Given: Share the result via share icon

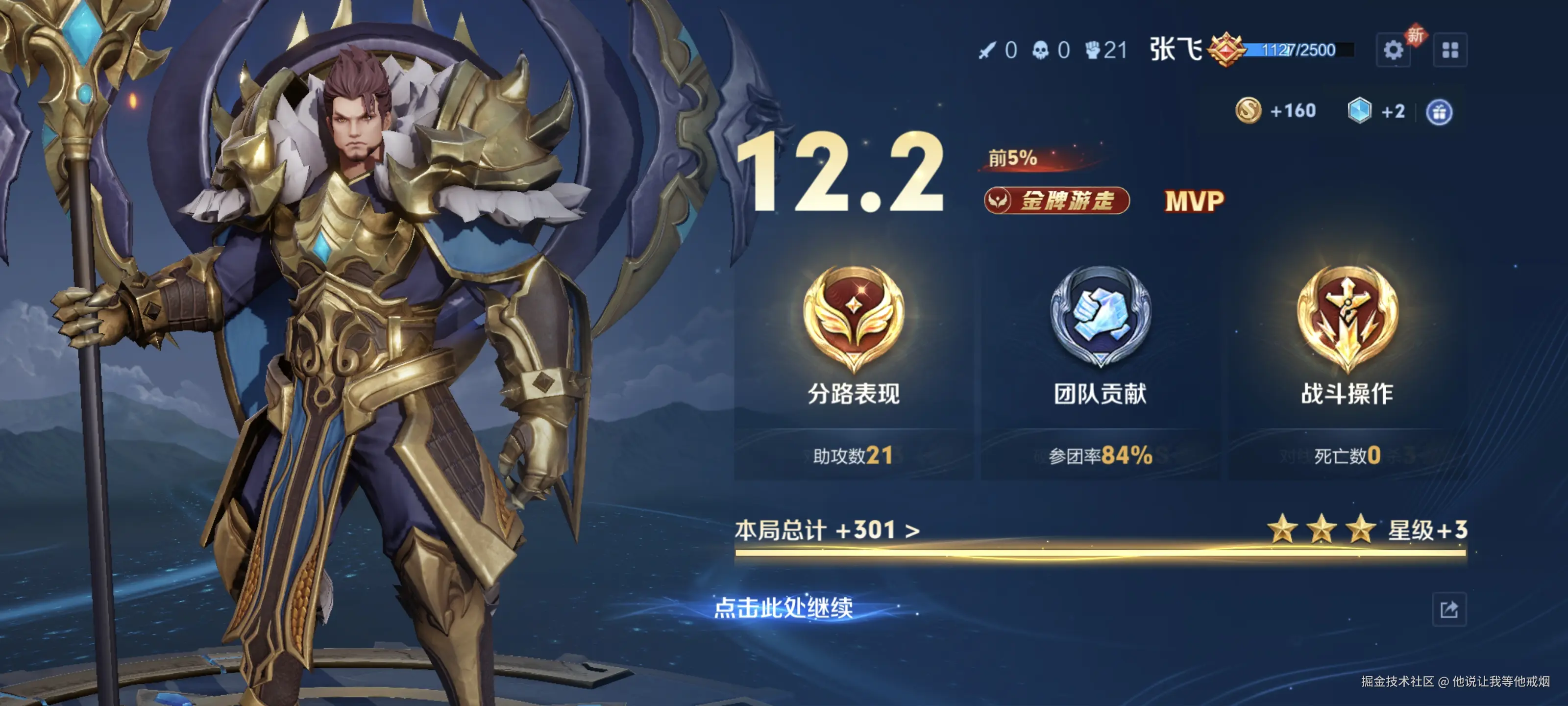Looking at the screenshot, I should [1449, 608].
